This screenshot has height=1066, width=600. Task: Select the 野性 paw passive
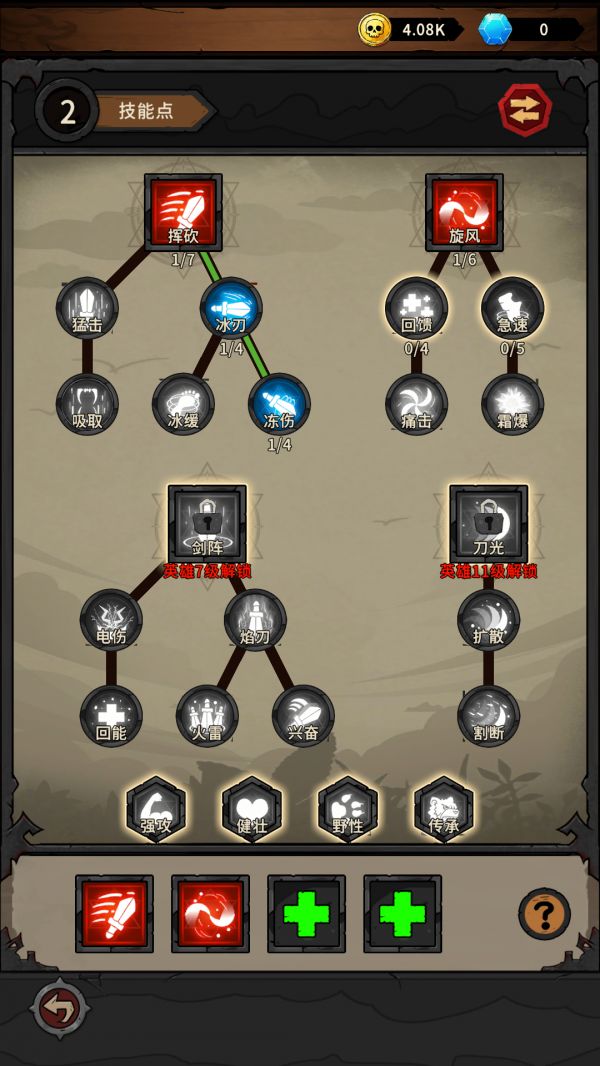[348, 808]
